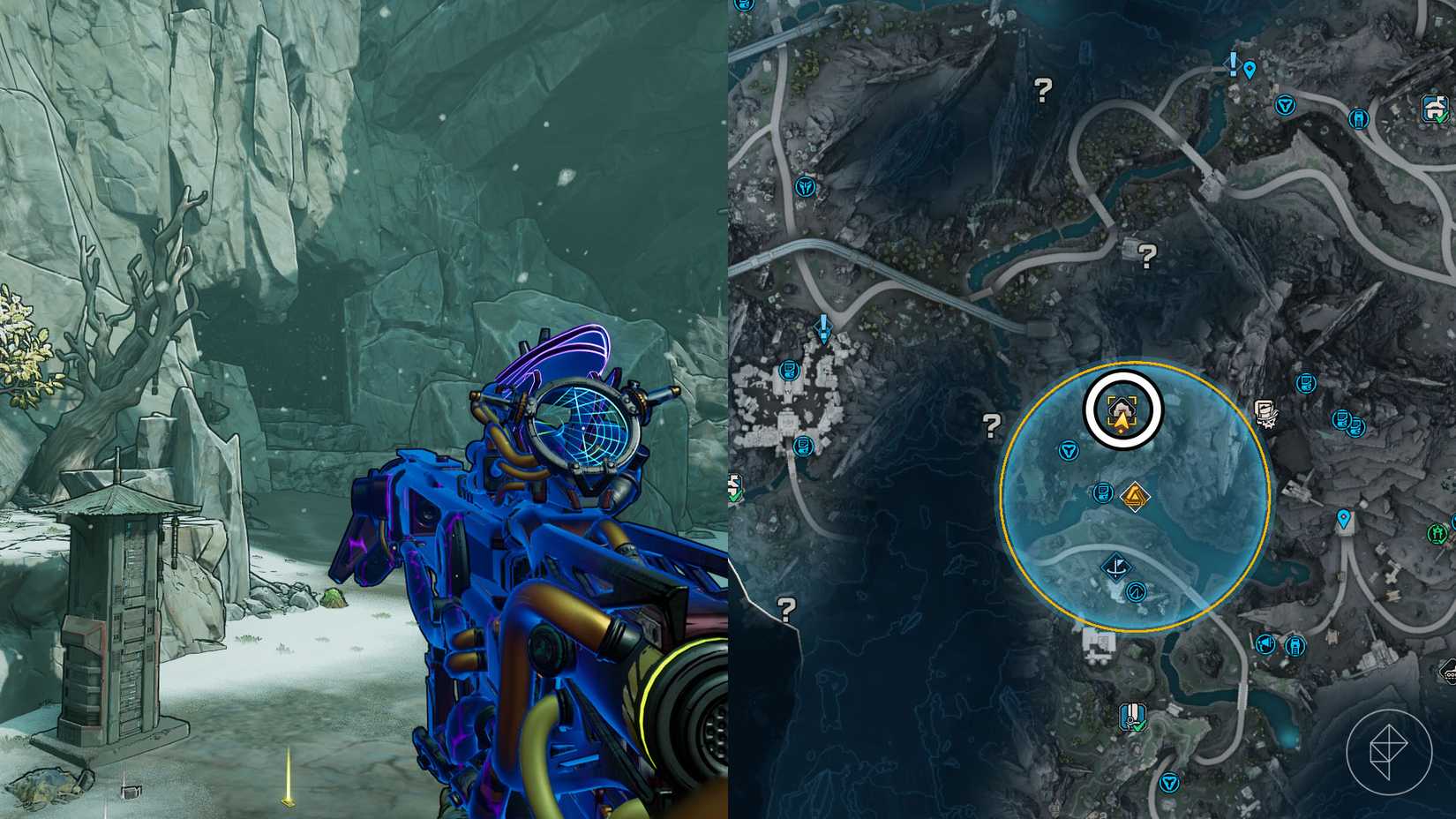Click the gold Eridian crew challenge diamond icon
The image size is (1456, 819).
(x=1135, y=496)
